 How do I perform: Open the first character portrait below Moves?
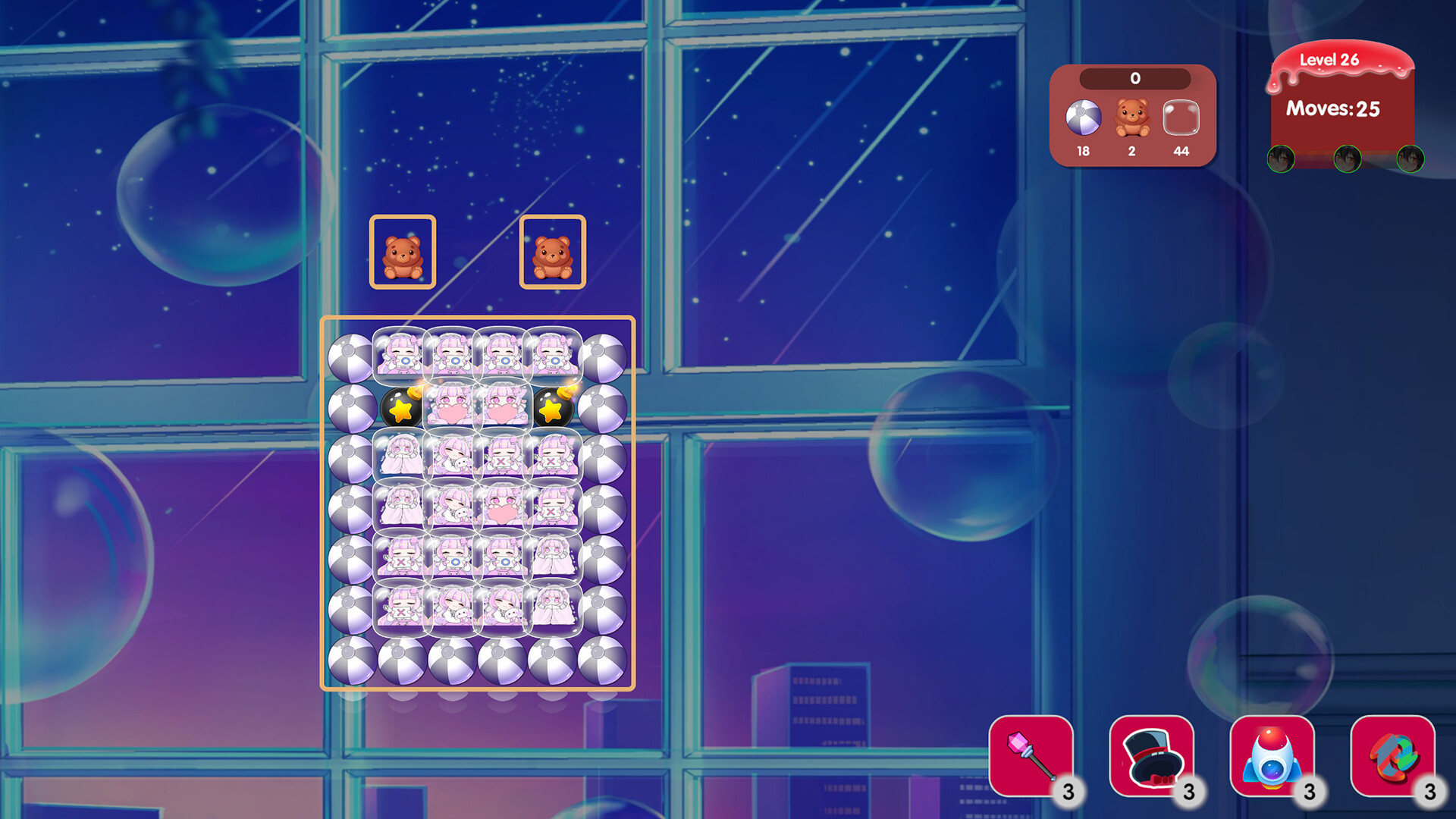click(1280, 160)
